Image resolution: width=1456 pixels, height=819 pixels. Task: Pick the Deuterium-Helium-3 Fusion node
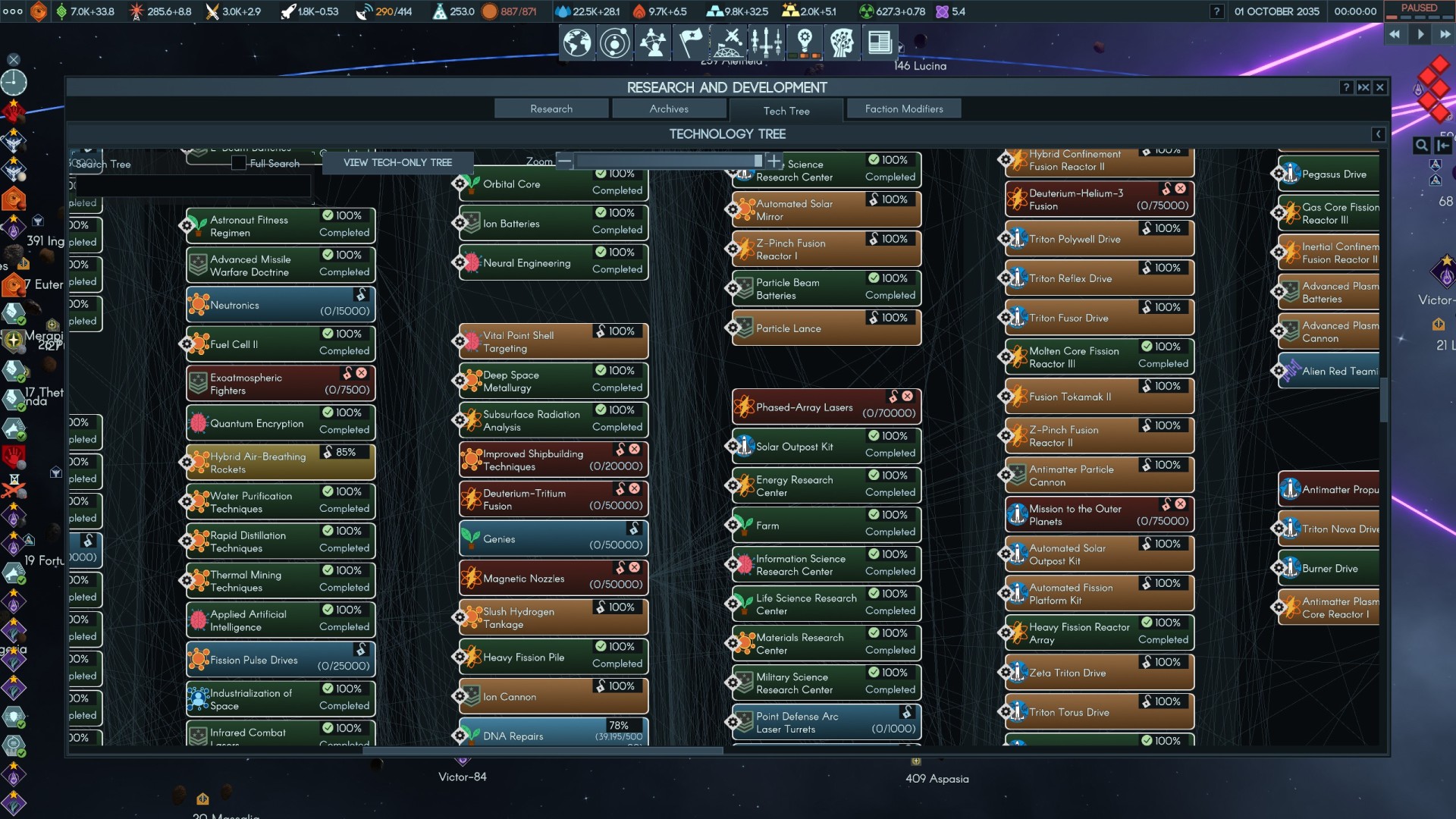click(x=1100, y=199)
